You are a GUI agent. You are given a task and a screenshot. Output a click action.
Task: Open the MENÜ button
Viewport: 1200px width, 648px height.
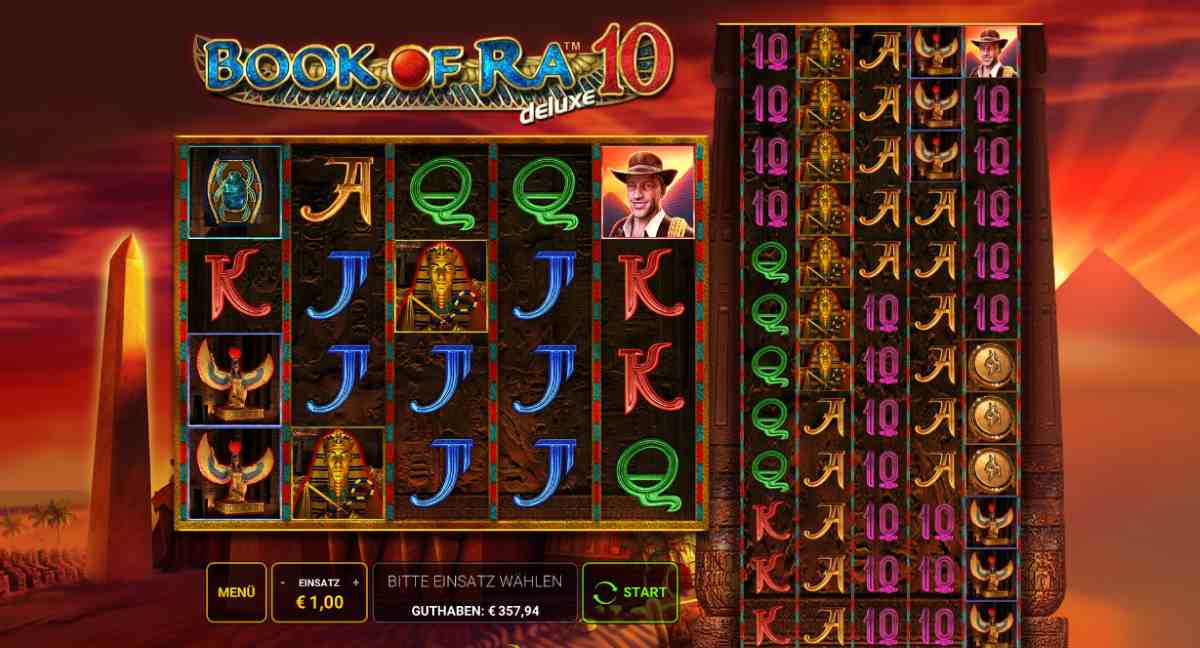tap(237, 592)
